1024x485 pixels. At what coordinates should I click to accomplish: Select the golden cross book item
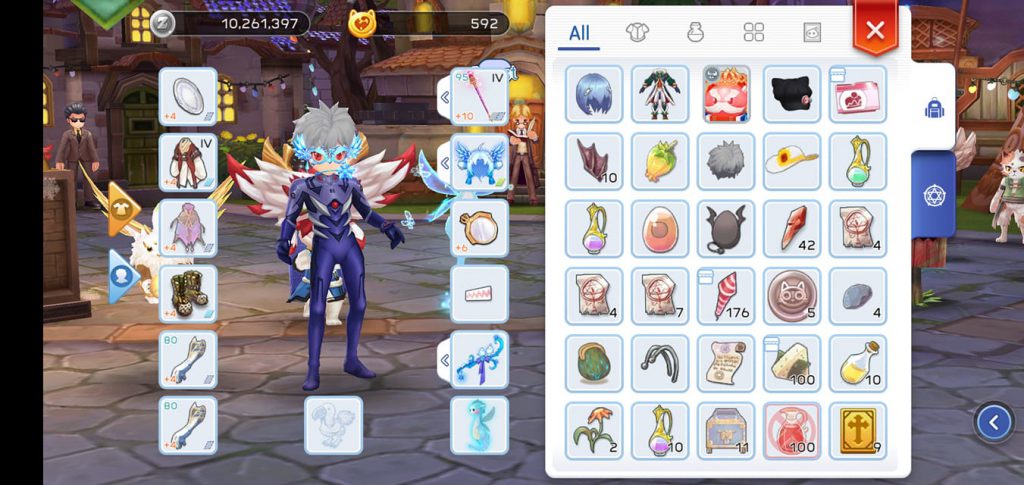(x=858, y=430)
